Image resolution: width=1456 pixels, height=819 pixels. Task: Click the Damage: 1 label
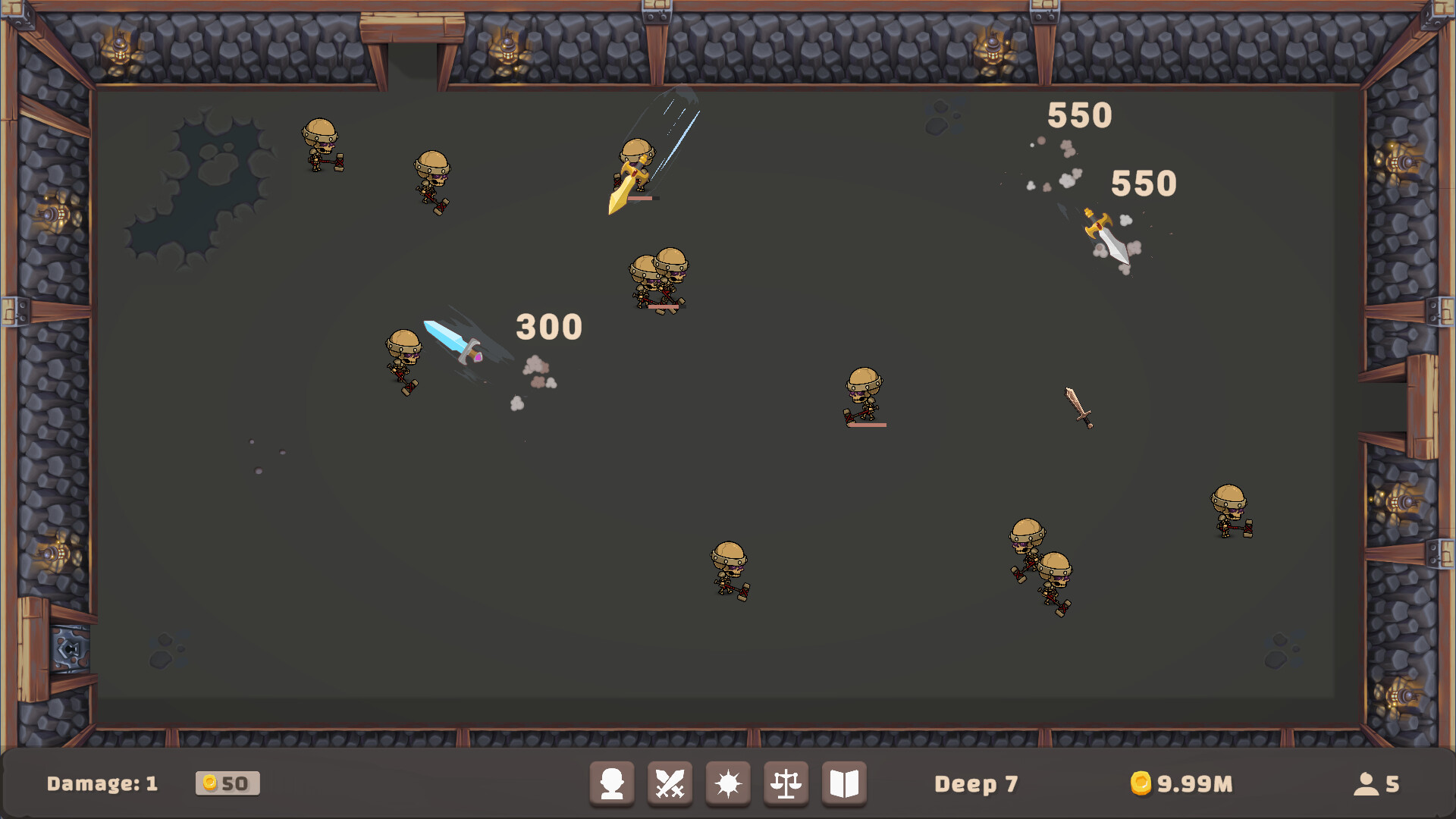pyautogui.click(x=102, y=784)
